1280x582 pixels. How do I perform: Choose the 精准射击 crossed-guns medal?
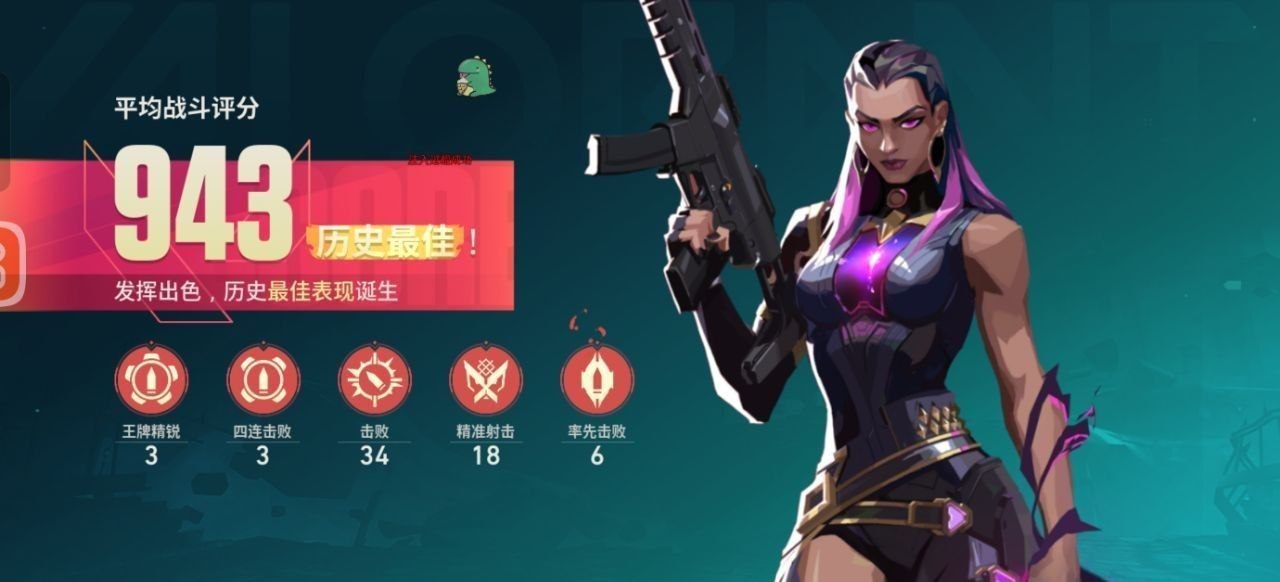(486, 380)
